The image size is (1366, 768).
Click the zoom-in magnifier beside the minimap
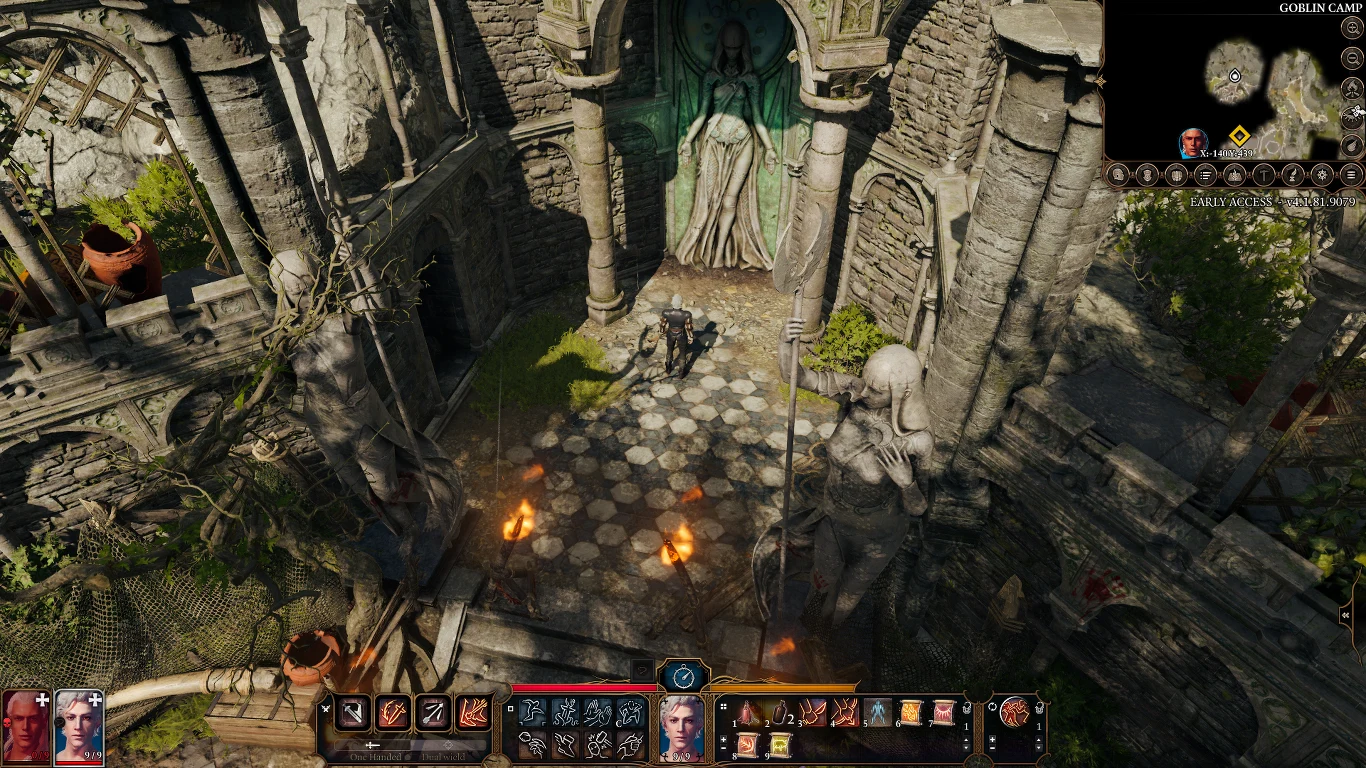pos(1352,28)
